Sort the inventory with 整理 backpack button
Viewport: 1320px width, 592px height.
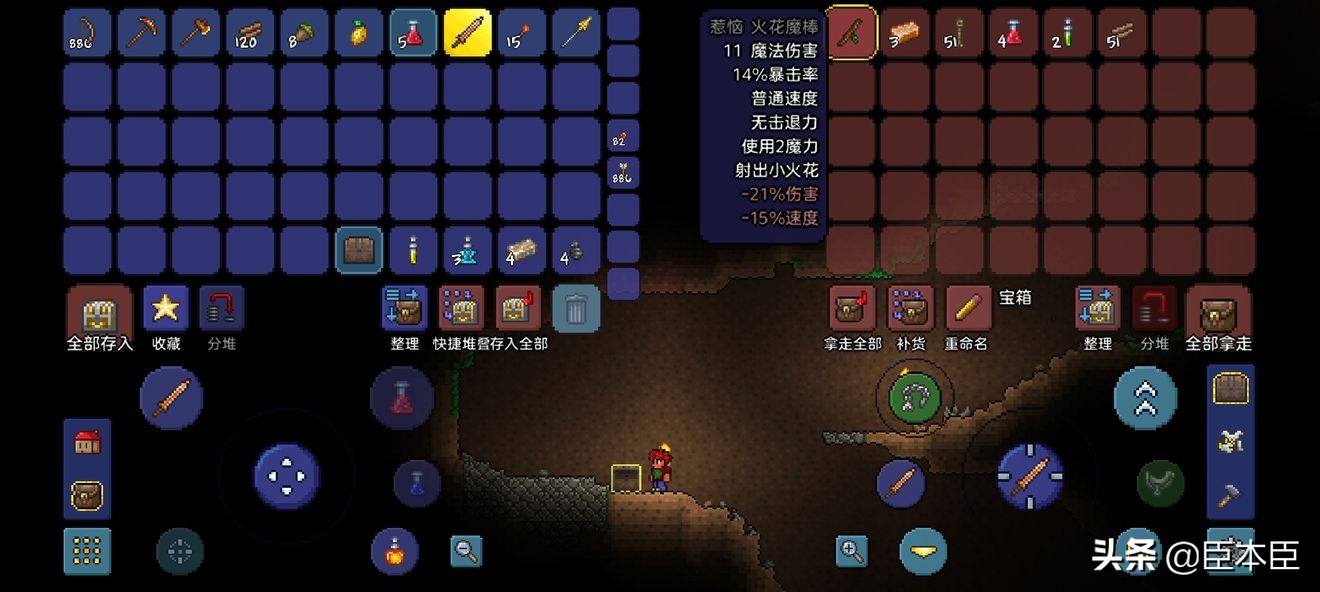pos(405,308)
